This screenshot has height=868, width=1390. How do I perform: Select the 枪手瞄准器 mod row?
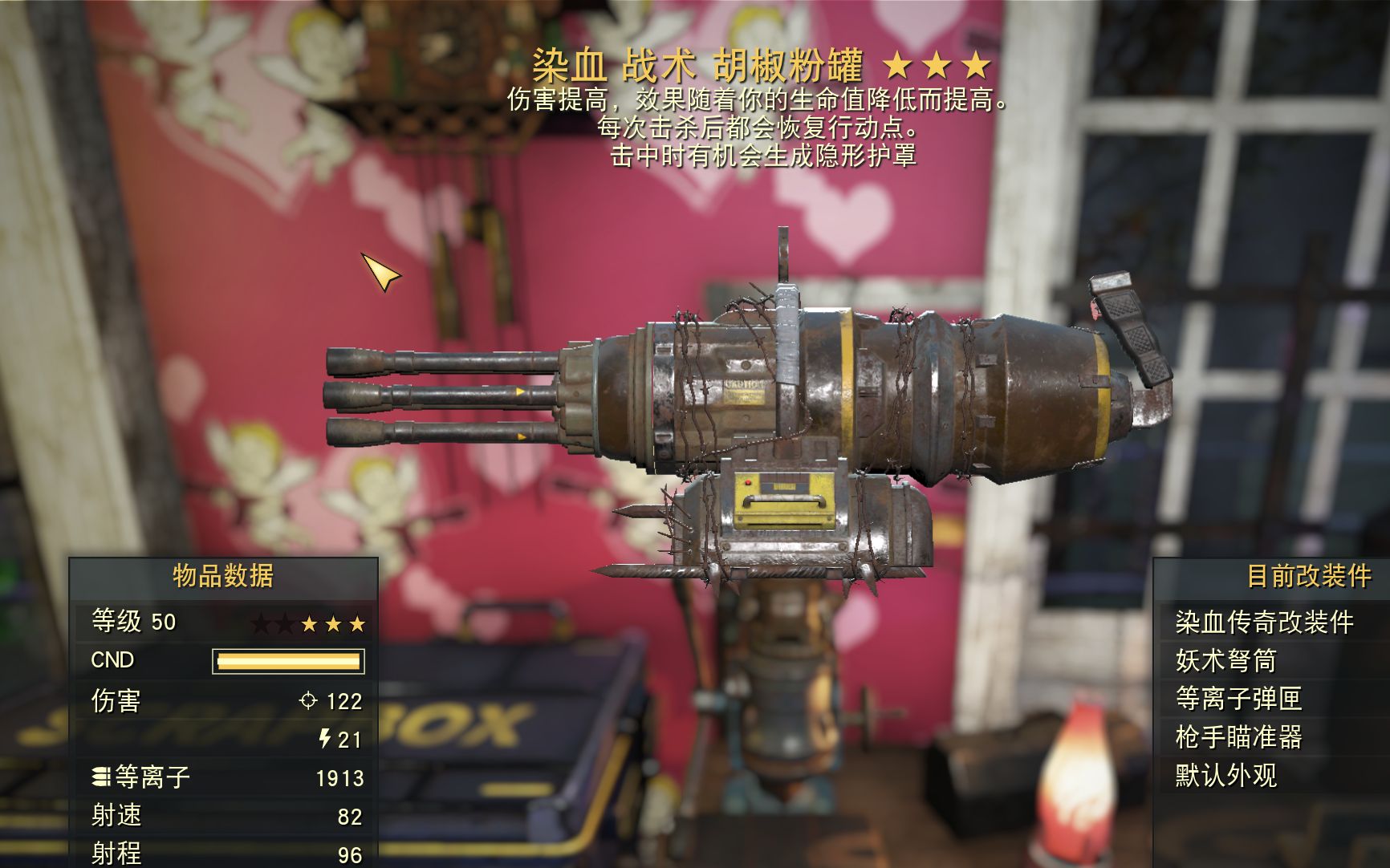[1238, 737]
